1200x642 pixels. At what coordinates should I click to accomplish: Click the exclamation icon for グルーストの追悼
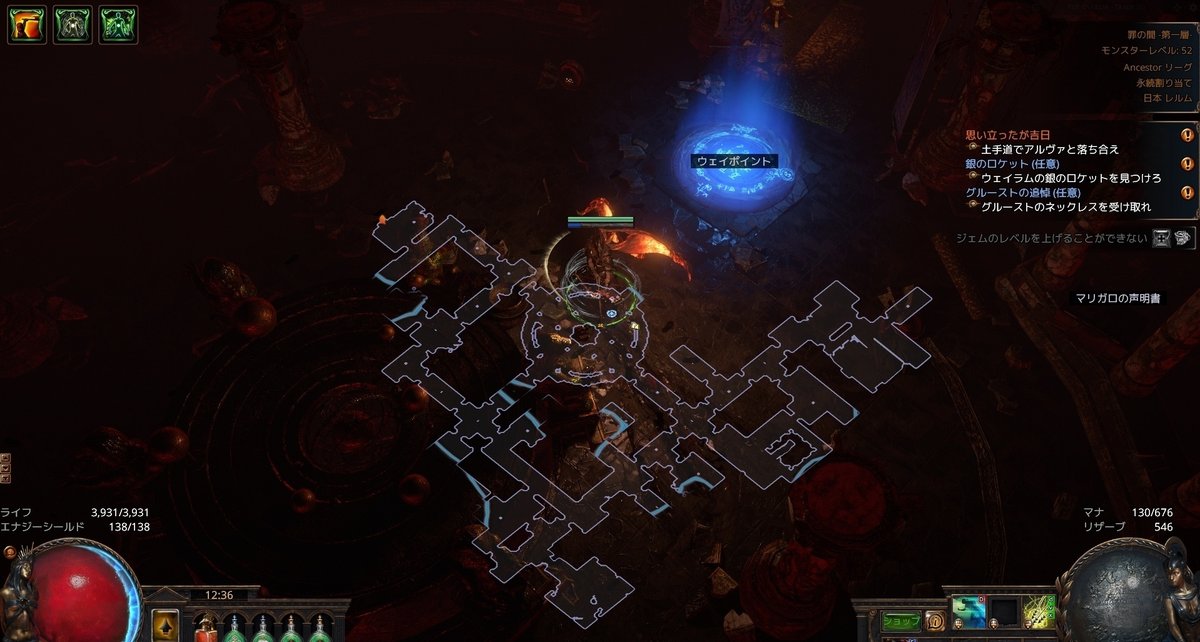click(1187, 193)
